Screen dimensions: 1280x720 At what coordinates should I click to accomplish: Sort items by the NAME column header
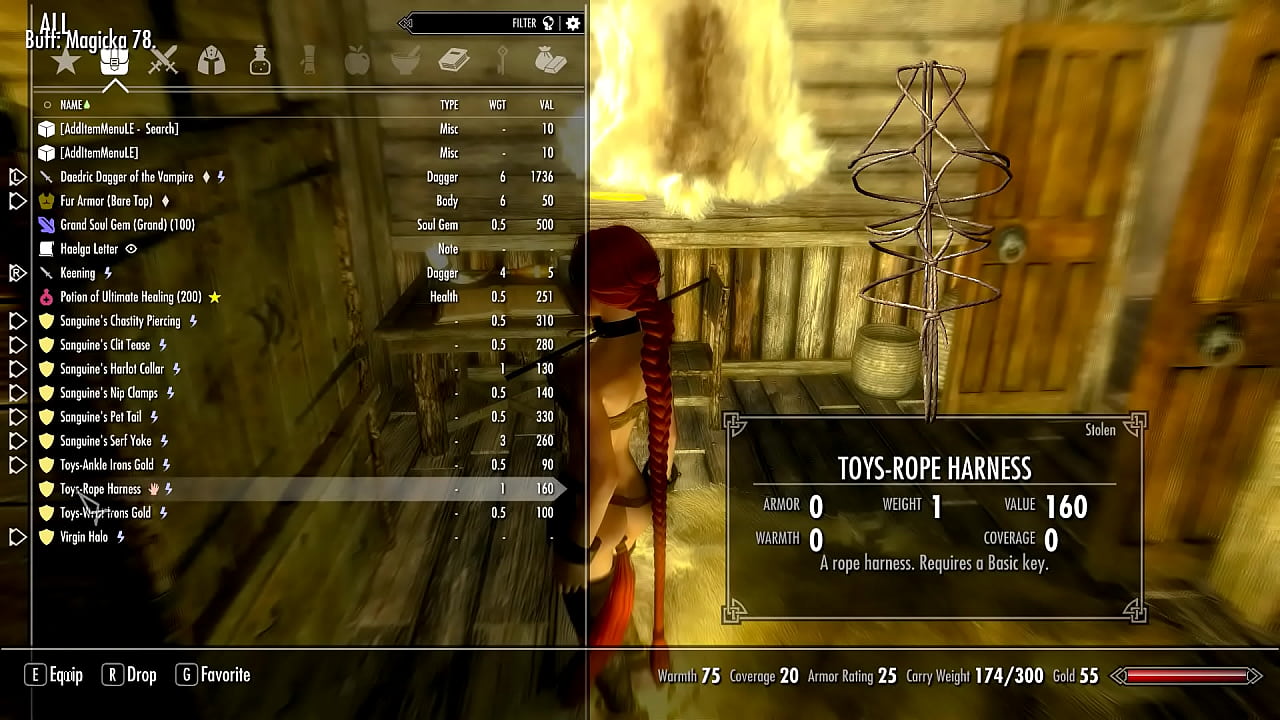(71, 105)
